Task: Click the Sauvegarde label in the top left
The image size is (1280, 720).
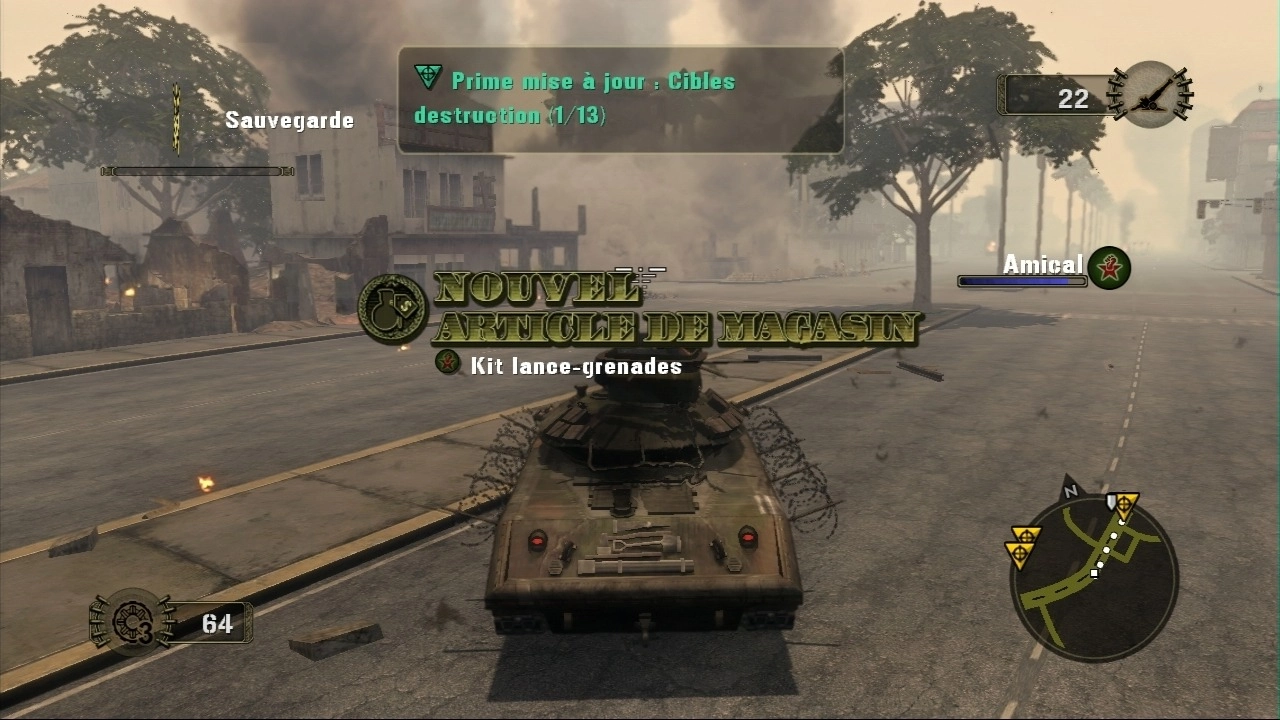Action: click(289, 119)
